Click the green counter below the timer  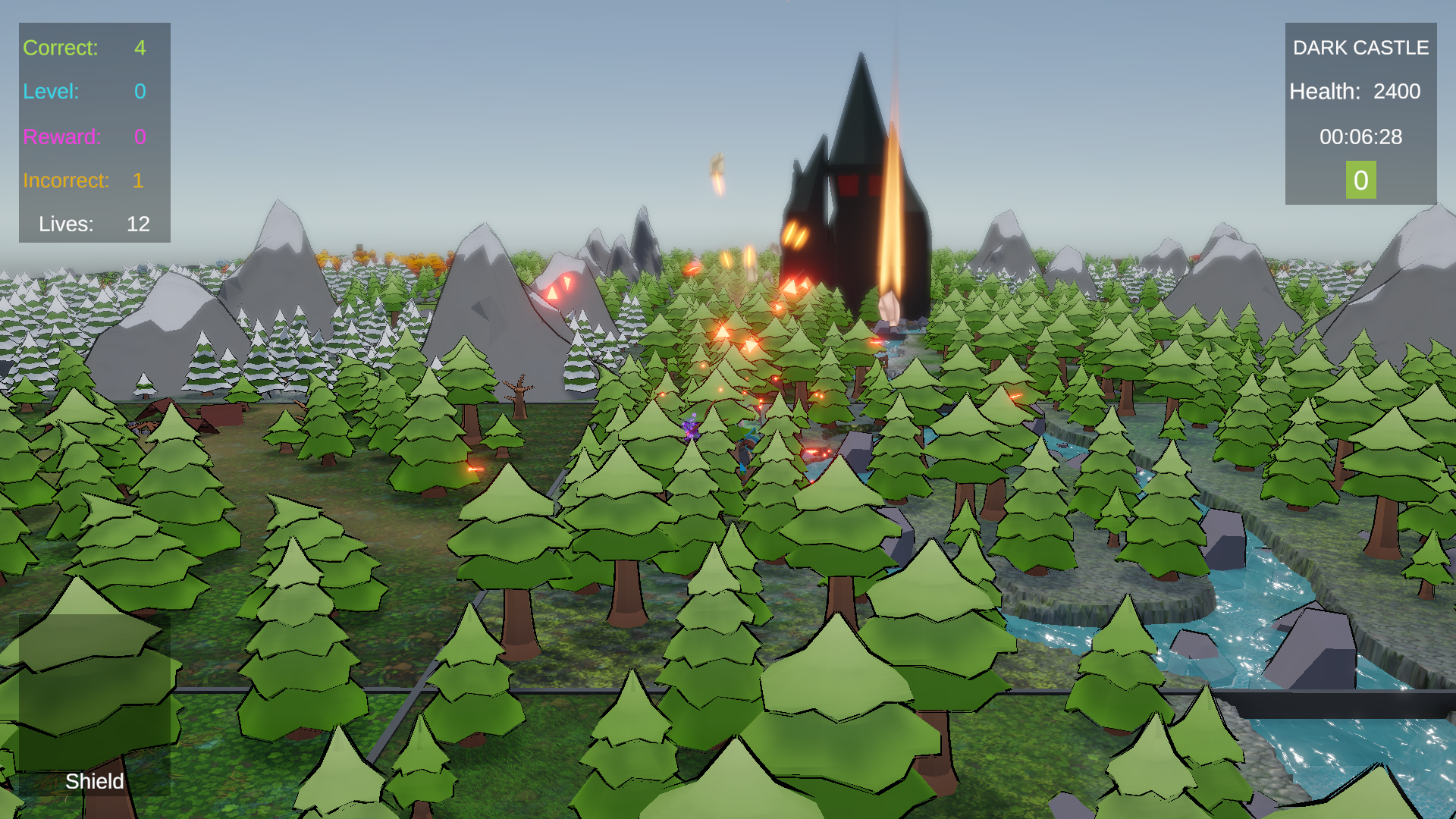click(x=1360, y=181)
